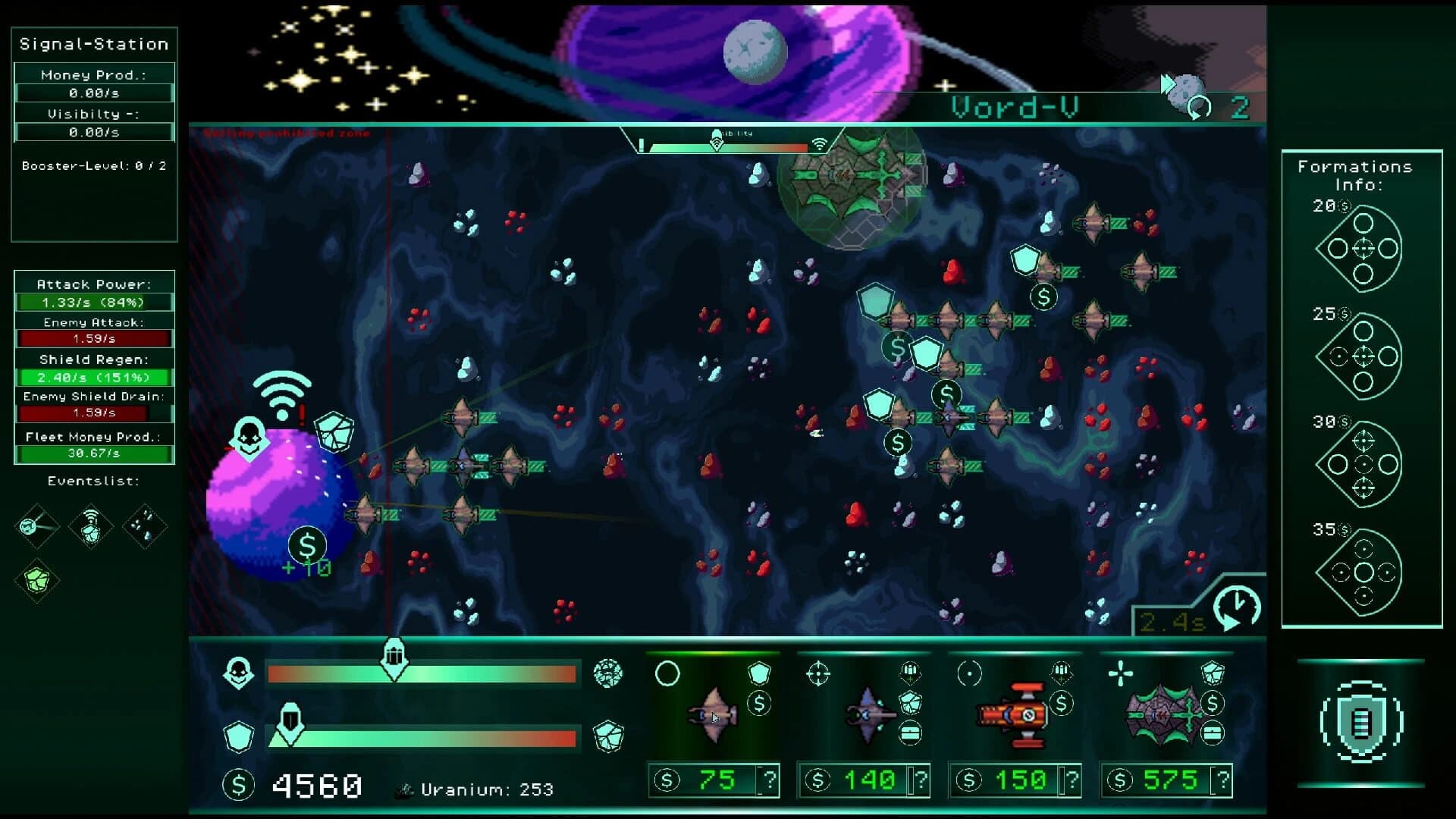Viewport: 1456px width, 819px height.
Task: Click the dollar coin collectible on the pink planet
Action: 307,544
